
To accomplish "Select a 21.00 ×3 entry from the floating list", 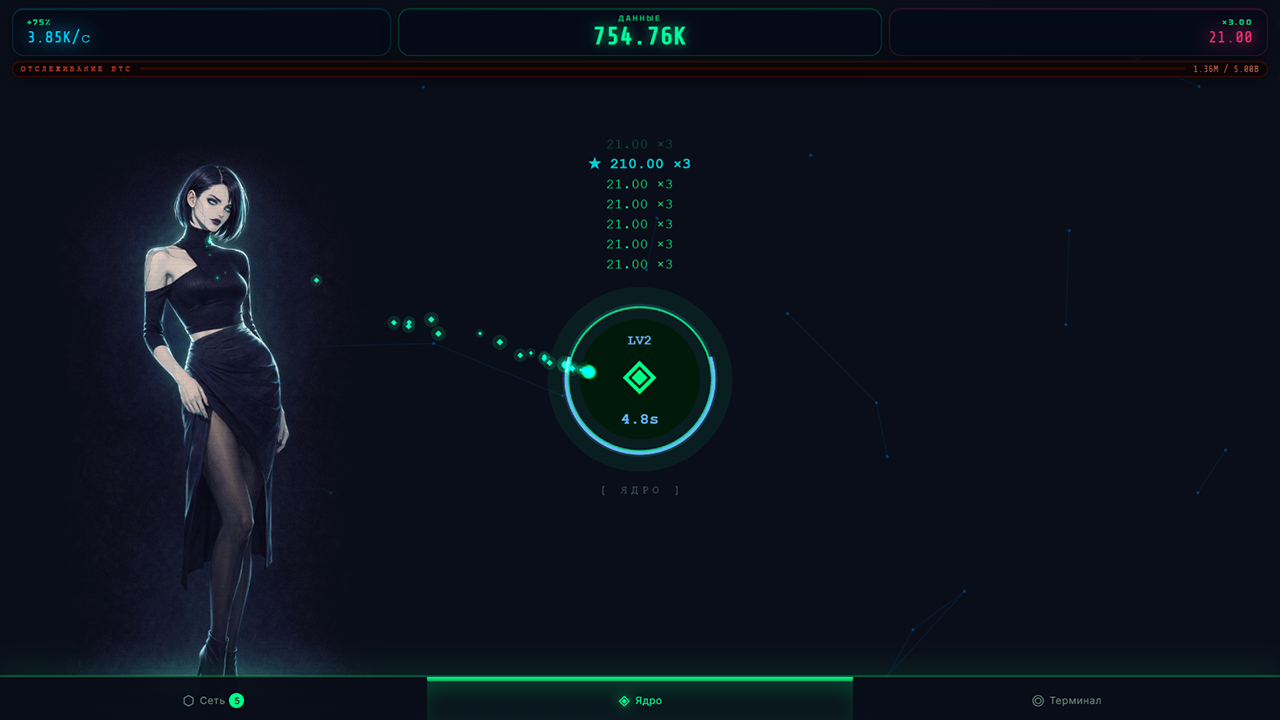I will coord(639,204).
